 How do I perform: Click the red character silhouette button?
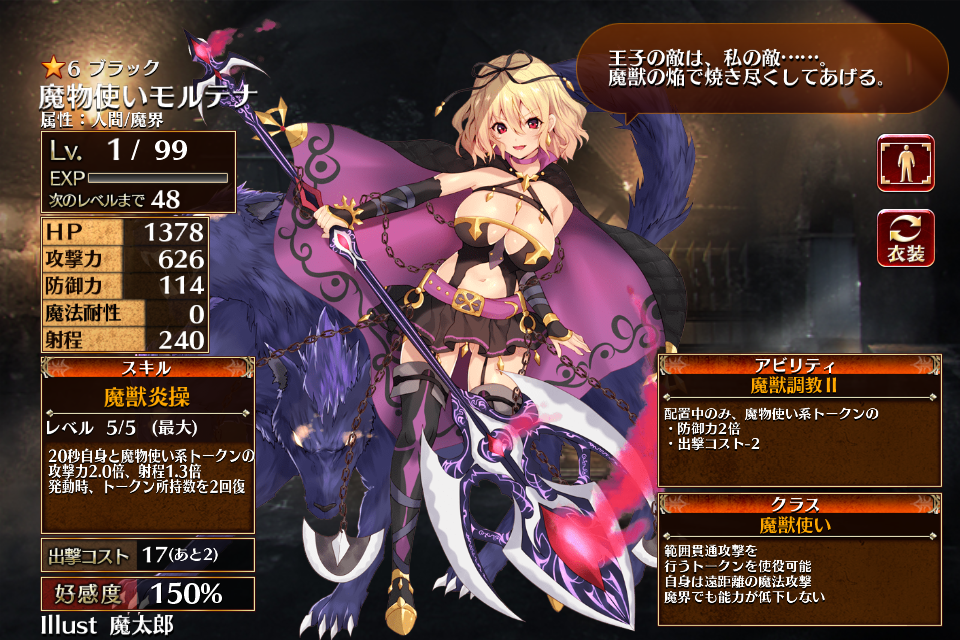pyautogui.click(x=905, y=163)
